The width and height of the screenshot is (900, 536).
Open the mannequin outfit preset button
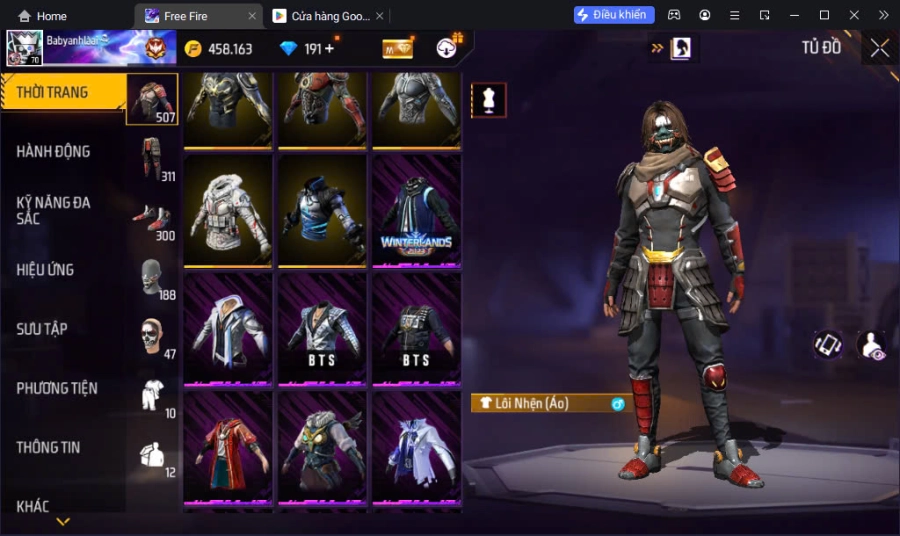tap(489, 100)
